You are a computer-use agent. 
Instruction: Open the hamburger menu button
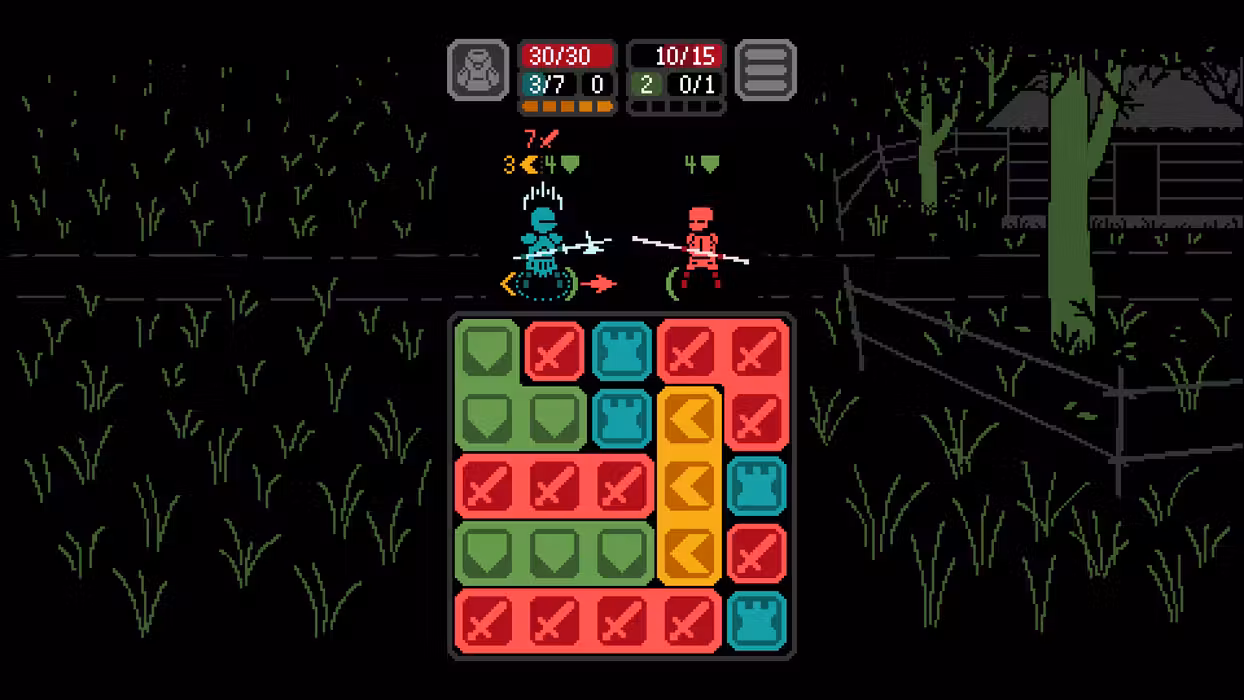tap(765, 70)
